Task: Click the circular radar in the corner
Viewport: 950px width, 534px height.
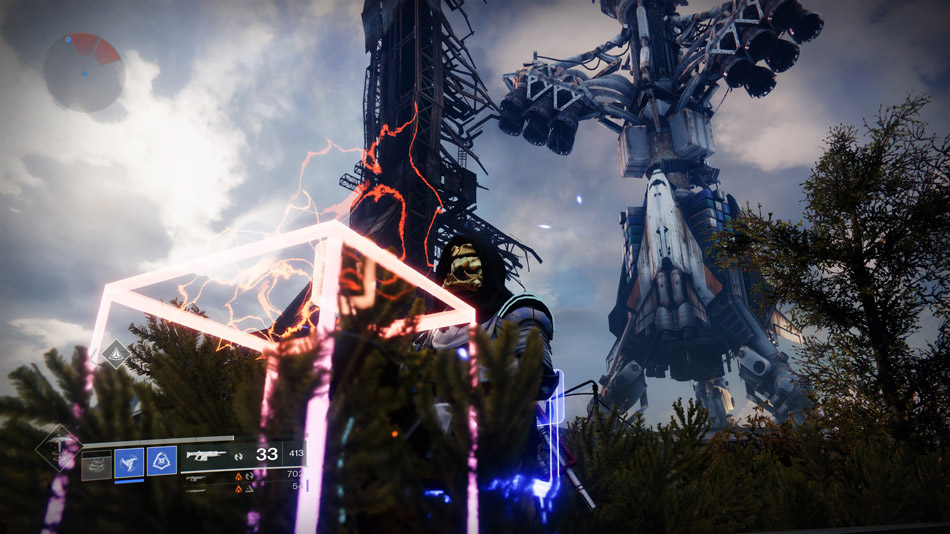Action: [84, 72]
